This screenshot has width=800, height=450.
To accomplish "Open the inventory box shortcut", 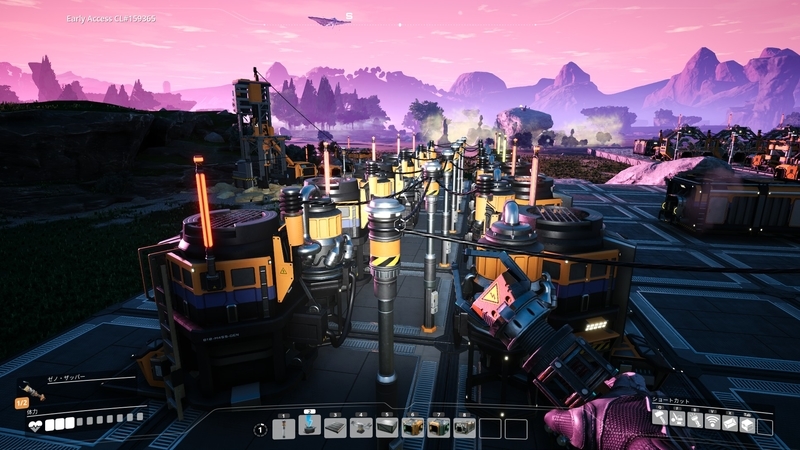I will [746, 425].
